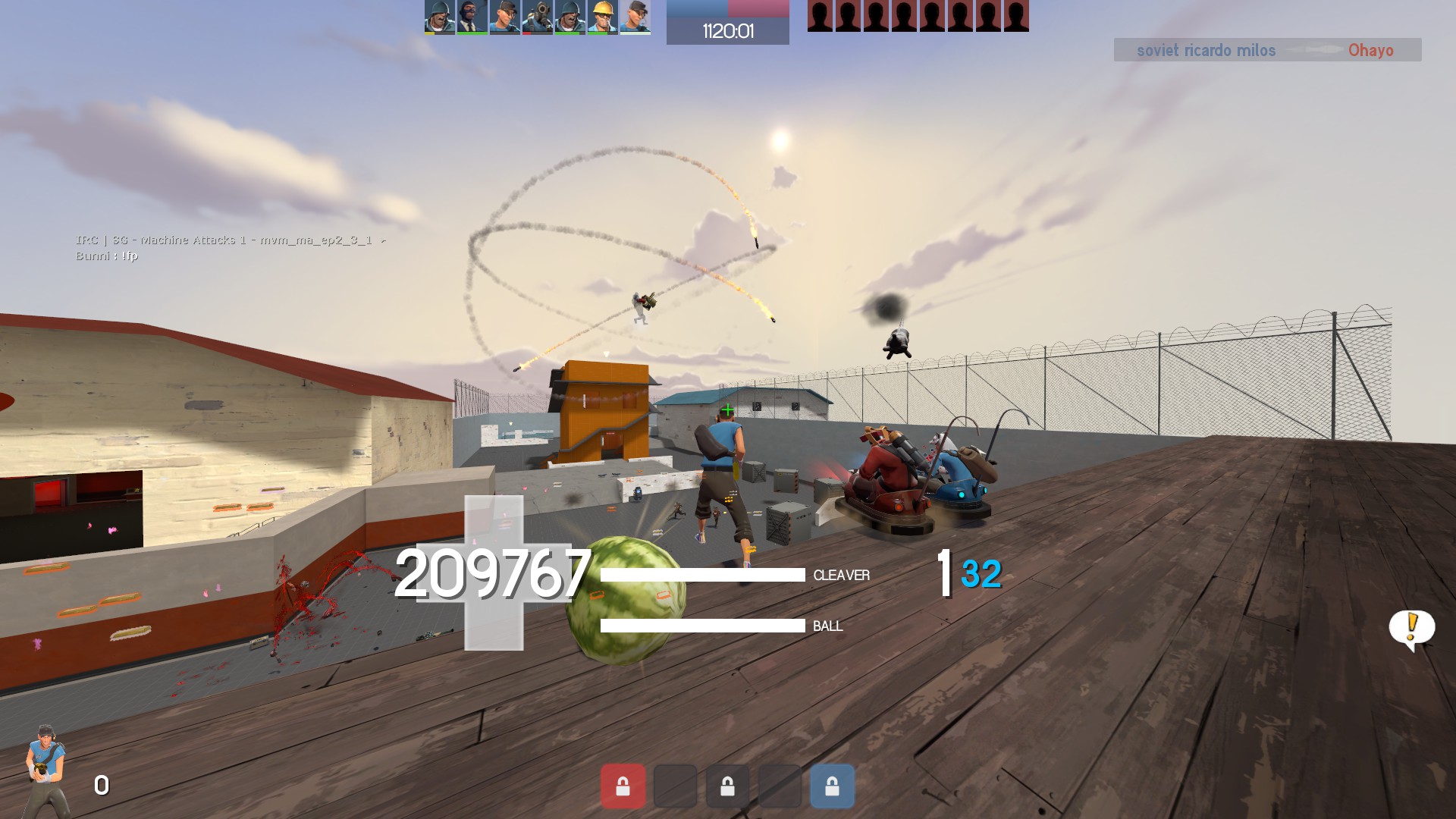Open the exclamation speech bubble alert
The image size is (1456, 819).
(x=1411, y=629)
